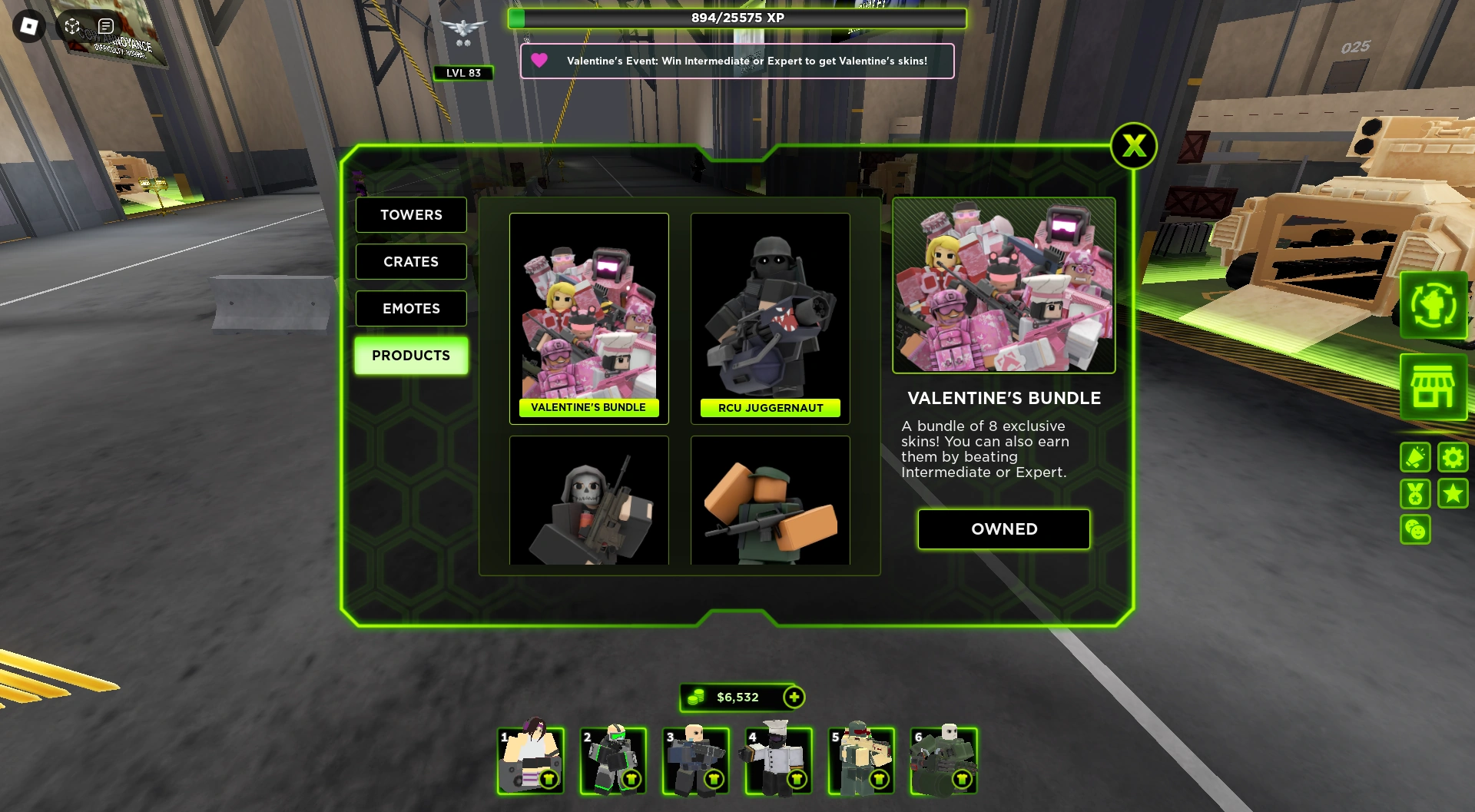Screen dimensions: 1475x812
Task: Select the PRODUCTS category
Action: 411,355
